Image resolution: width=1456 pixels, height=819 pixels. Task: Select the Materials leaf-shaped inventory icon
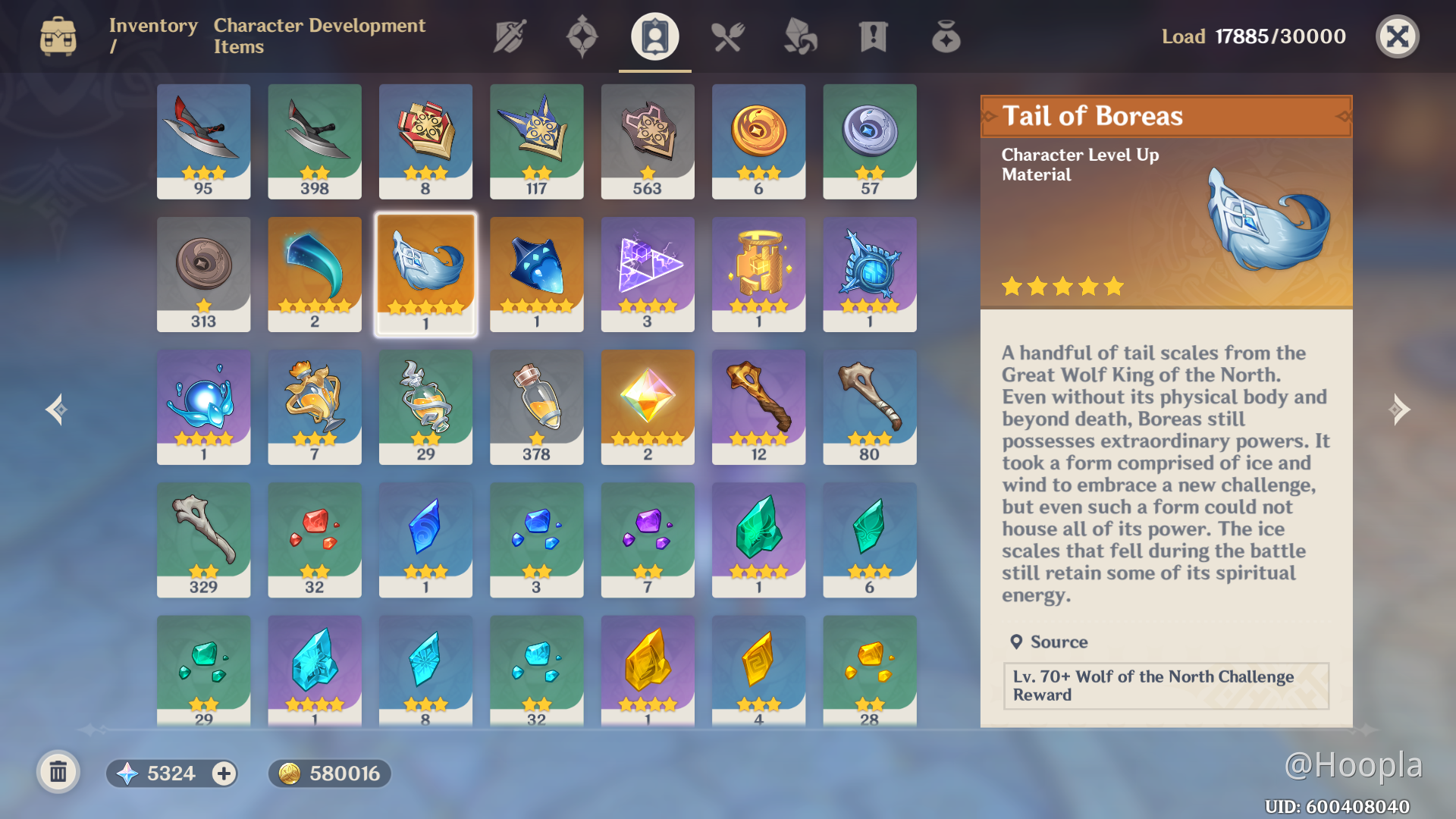tap(800, 36)
